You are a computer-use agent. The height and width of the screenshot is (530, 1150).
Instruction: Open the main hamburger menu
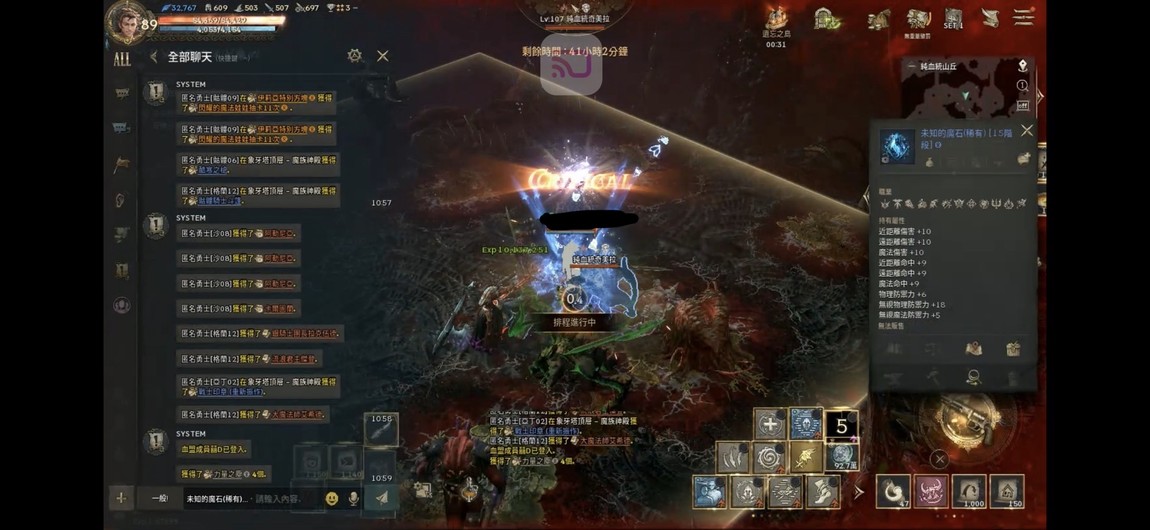(x=1022, y=18)
